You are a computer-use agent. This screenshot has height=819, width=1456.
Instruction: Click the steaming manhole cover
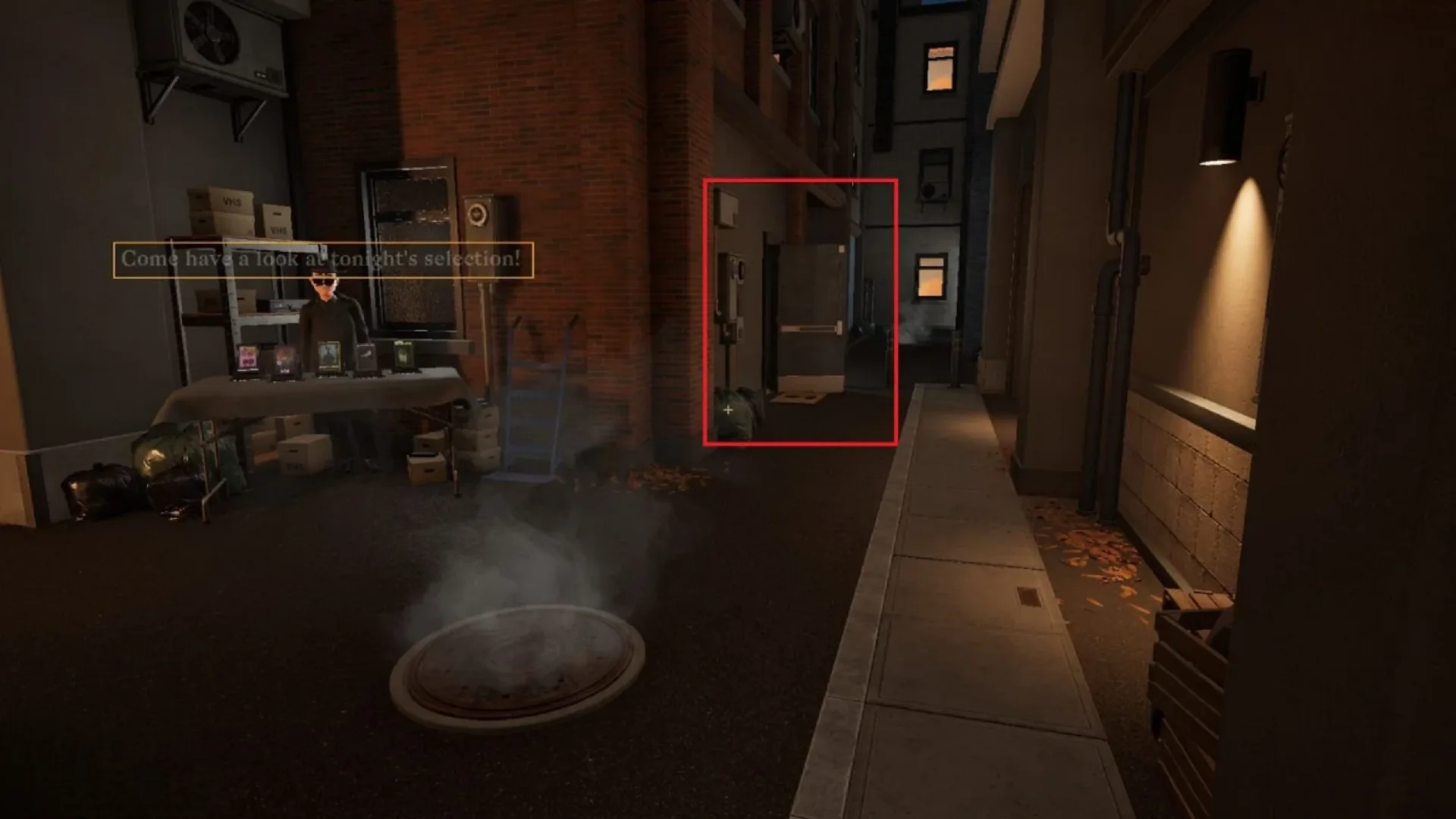tap(516, 660)
